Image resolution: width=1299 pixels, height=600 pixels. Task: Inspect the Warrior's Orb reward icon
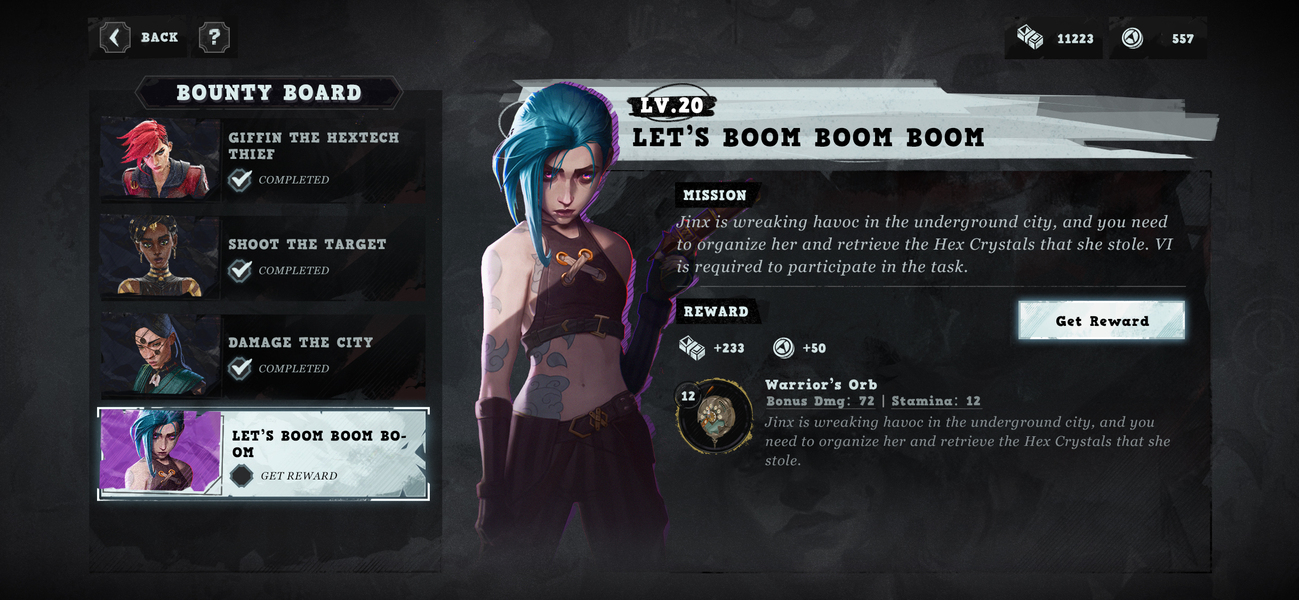click(712, 416)
